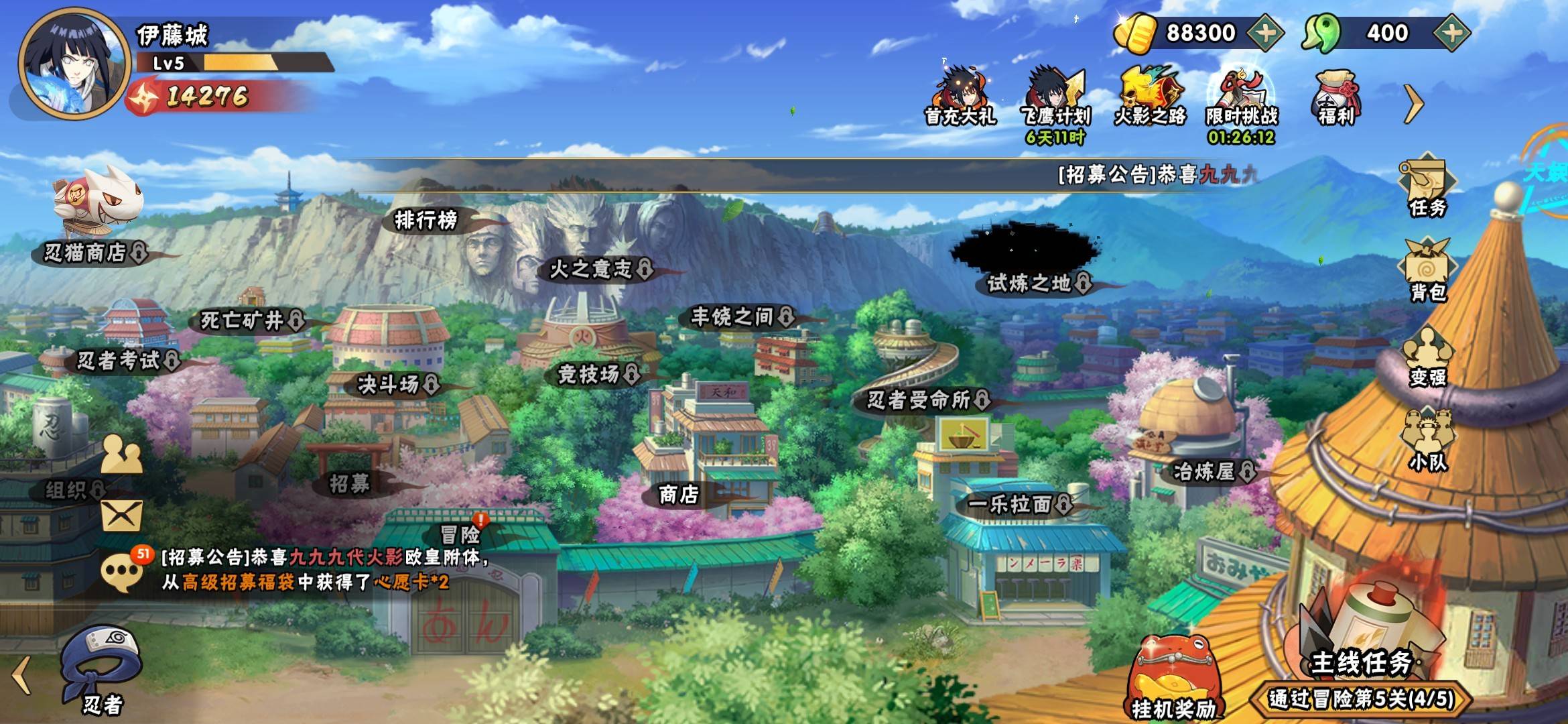Collect the 挂机奖励 idle rewards
The width and height of the screenshot is (1568, 724).
pos(1173,677)
